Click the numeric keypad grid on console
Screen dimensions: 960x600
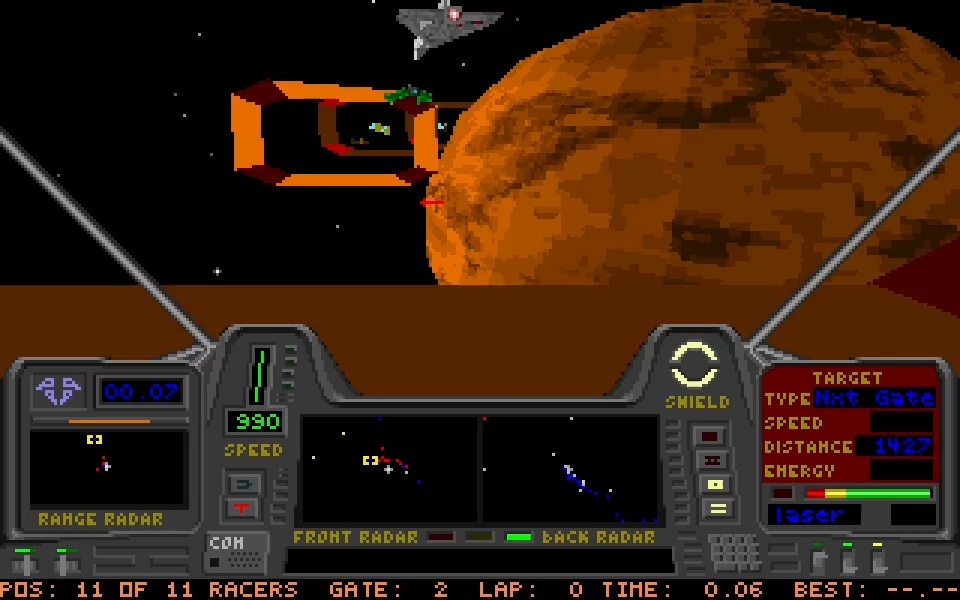pyautogui.click(x=735, y=552)
